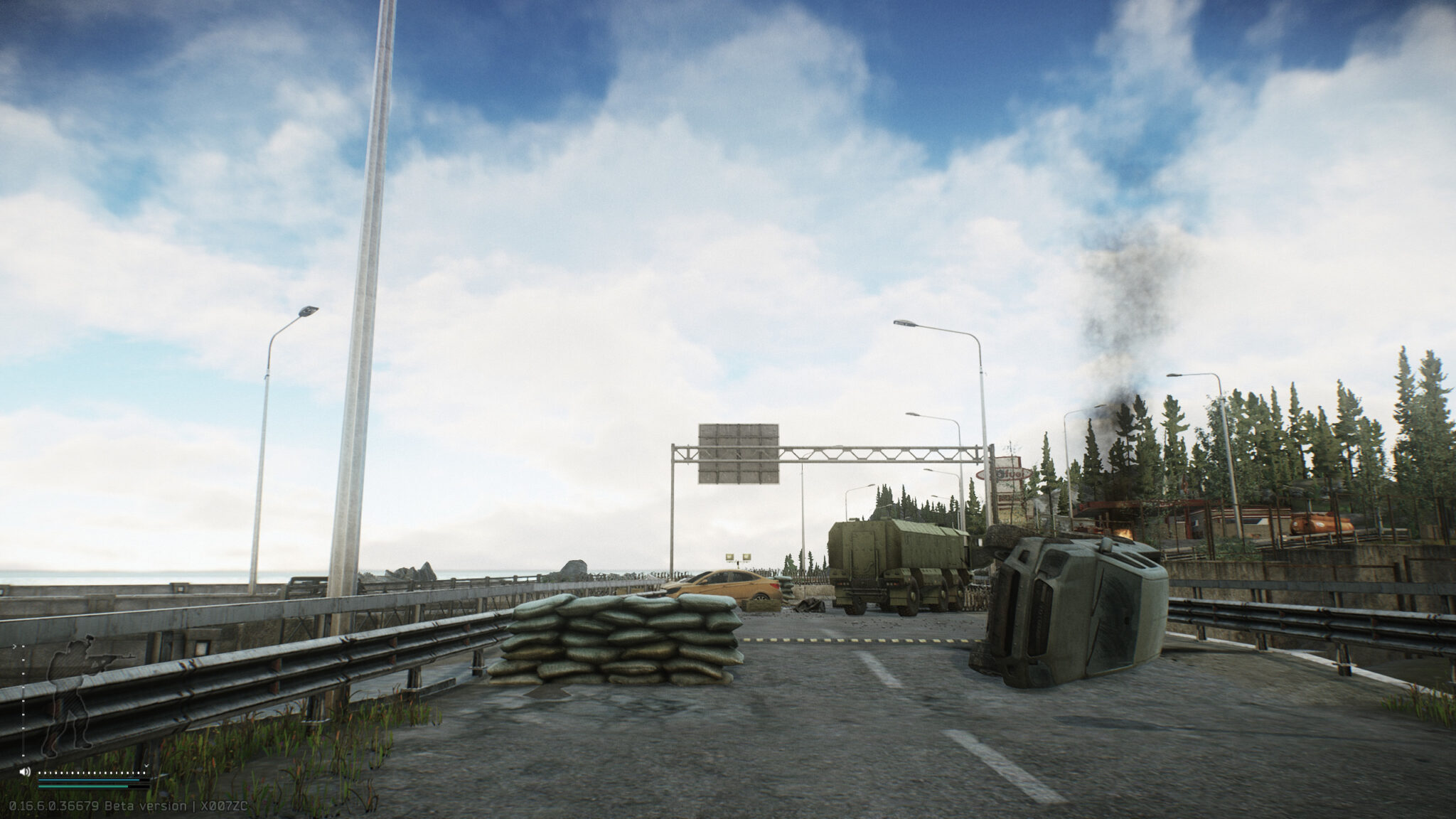
Task: Expand the chevron above the volume bar
Action: pos(146,765)
